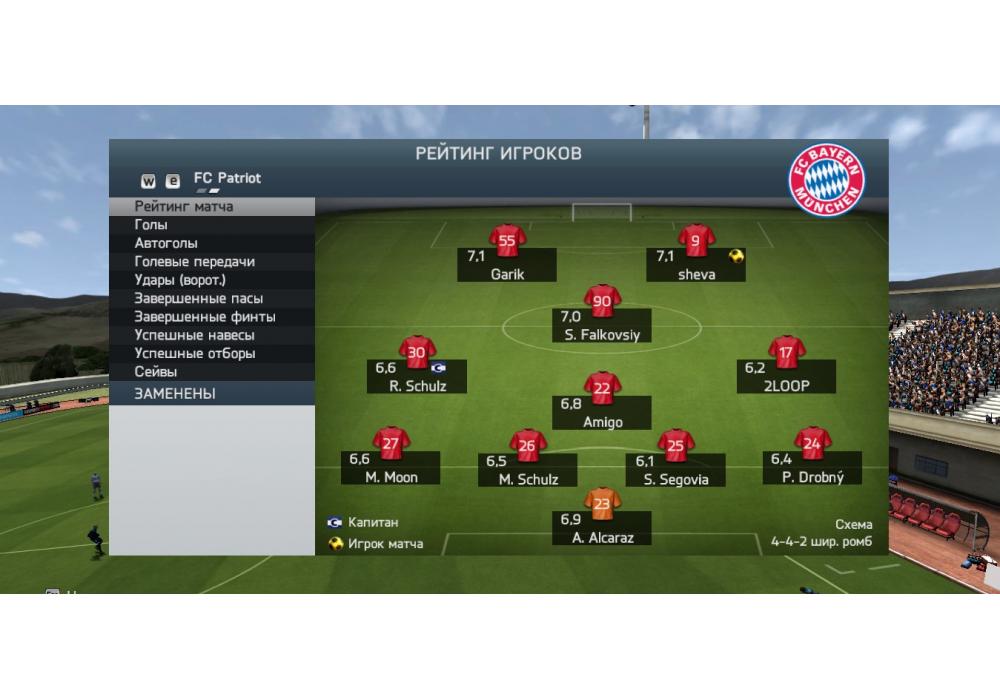Show the Завершенные финты stat

pyautogui.click(x=205, y=317)
